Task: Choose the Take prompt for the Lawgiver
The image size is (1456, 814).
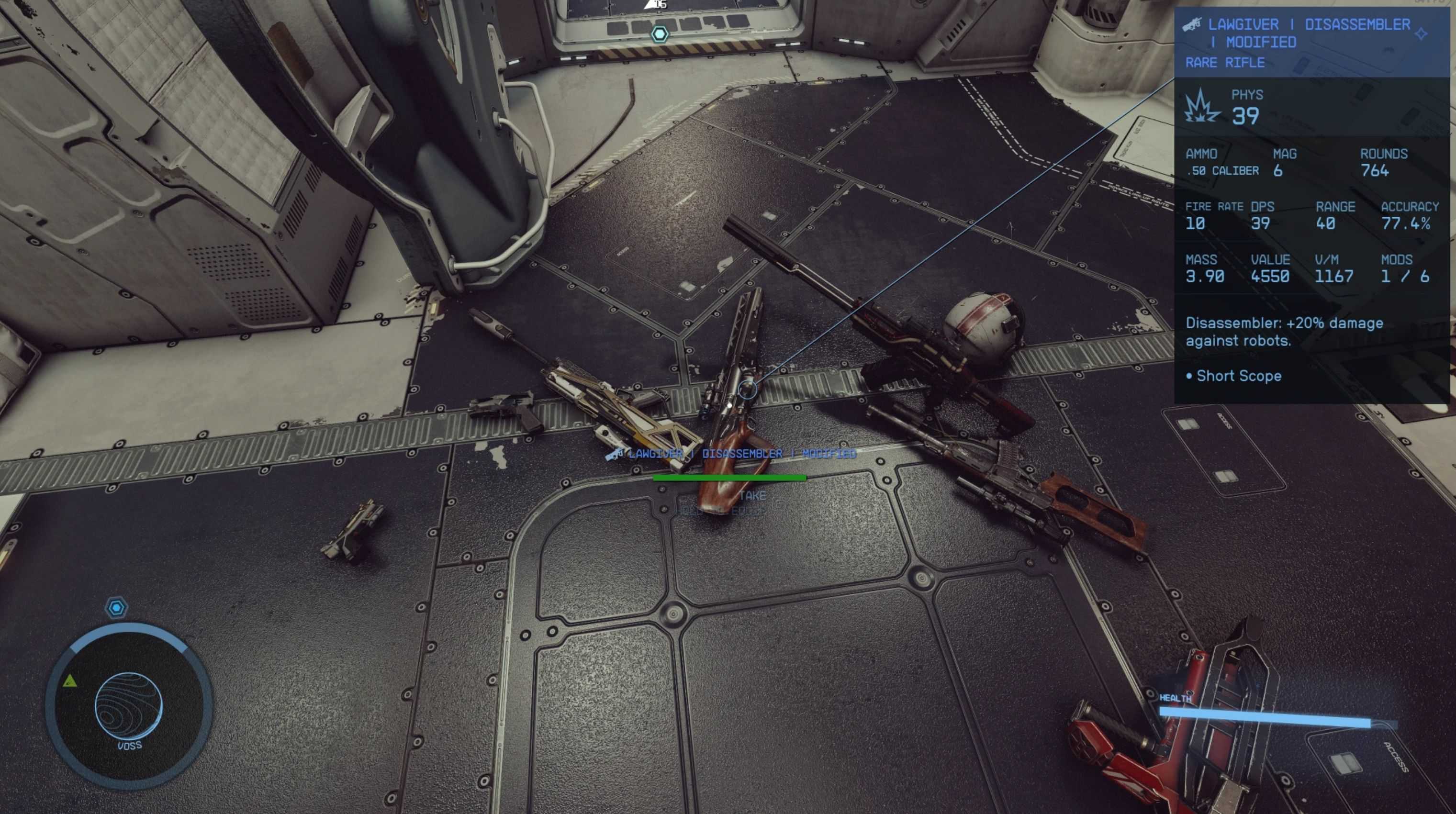Action: click(752, 496)
